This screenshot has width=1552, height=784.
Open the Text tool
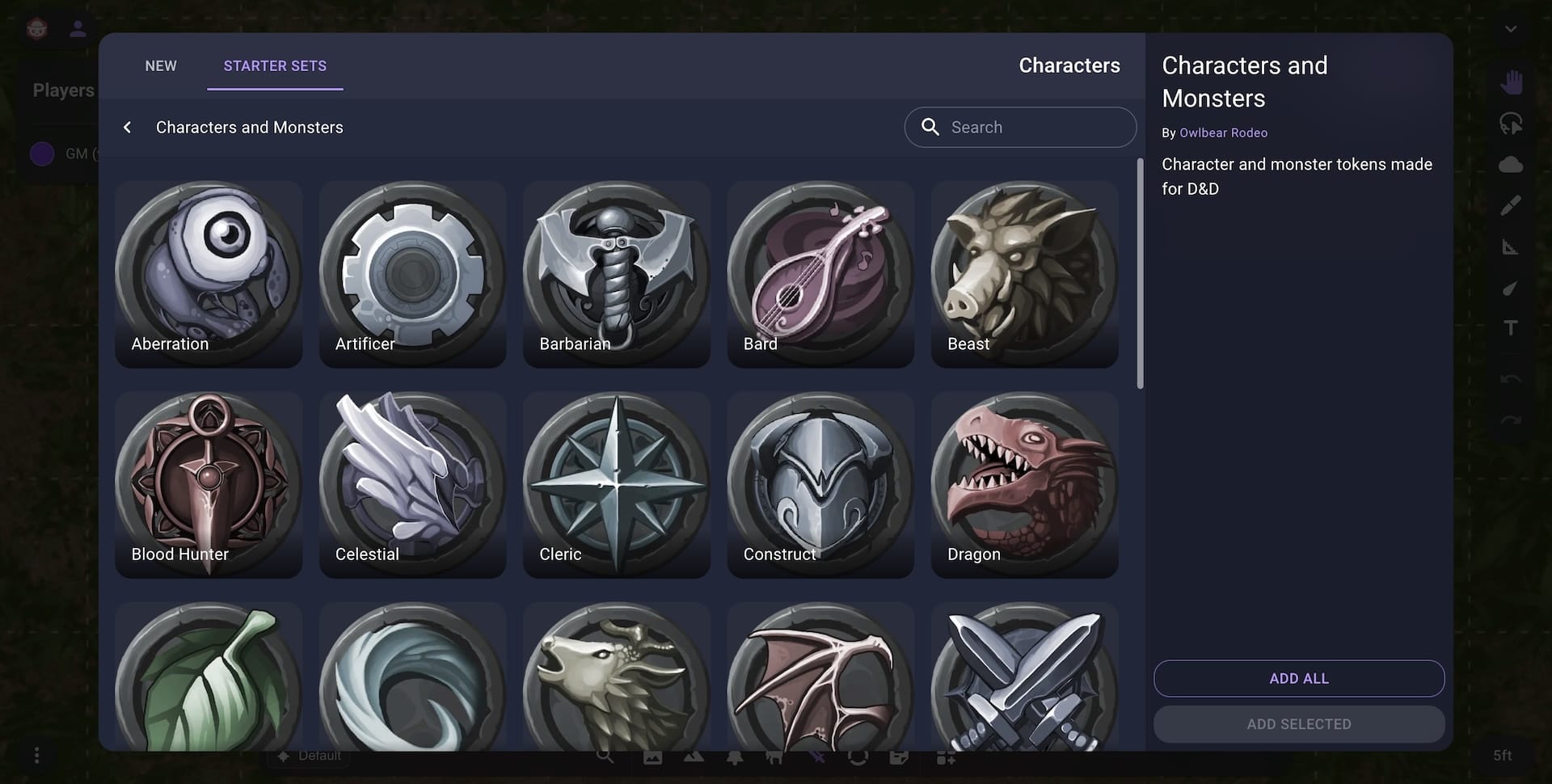1512,328
